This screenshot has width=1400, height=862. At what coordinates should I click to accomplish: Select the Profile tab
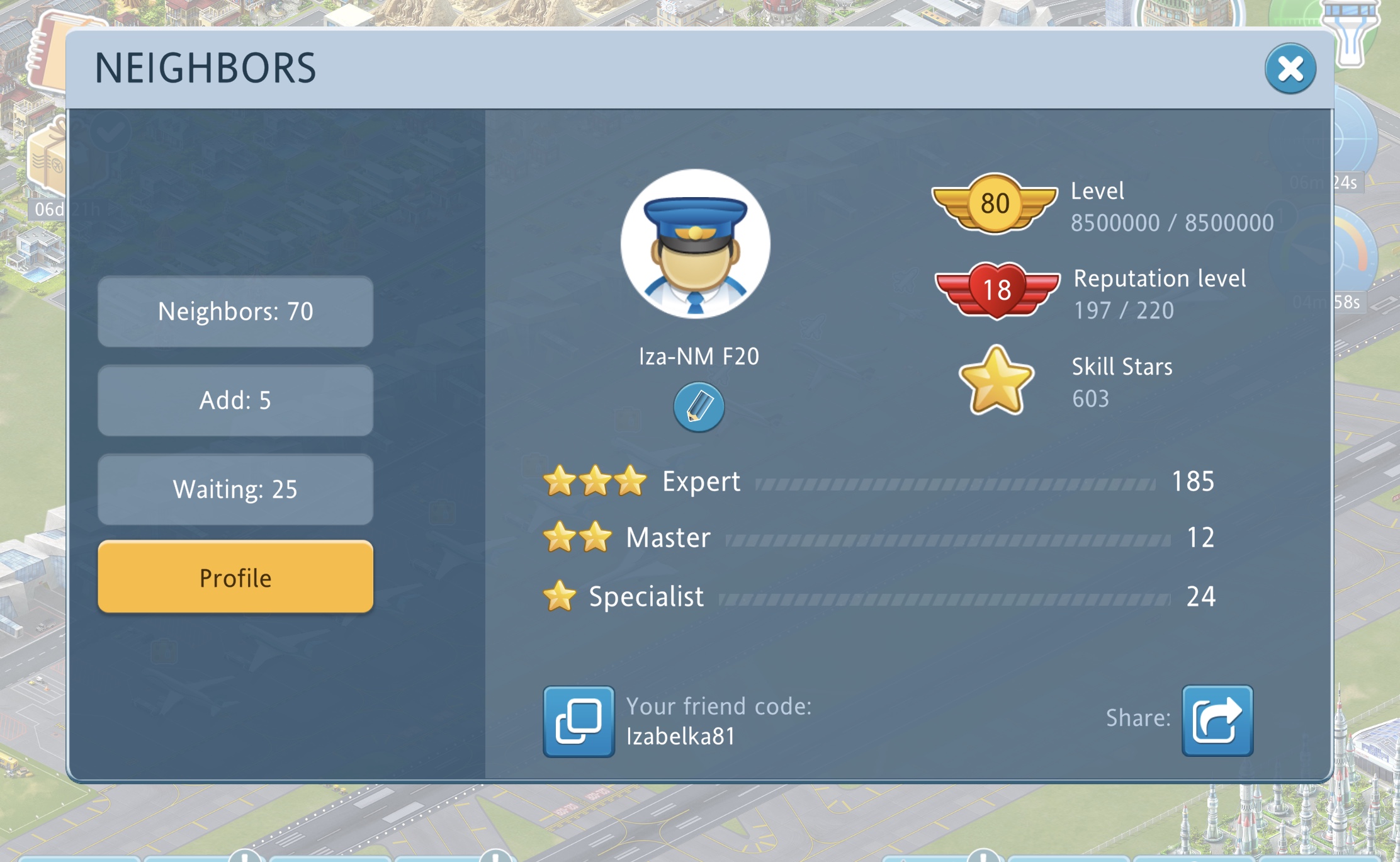235,577
